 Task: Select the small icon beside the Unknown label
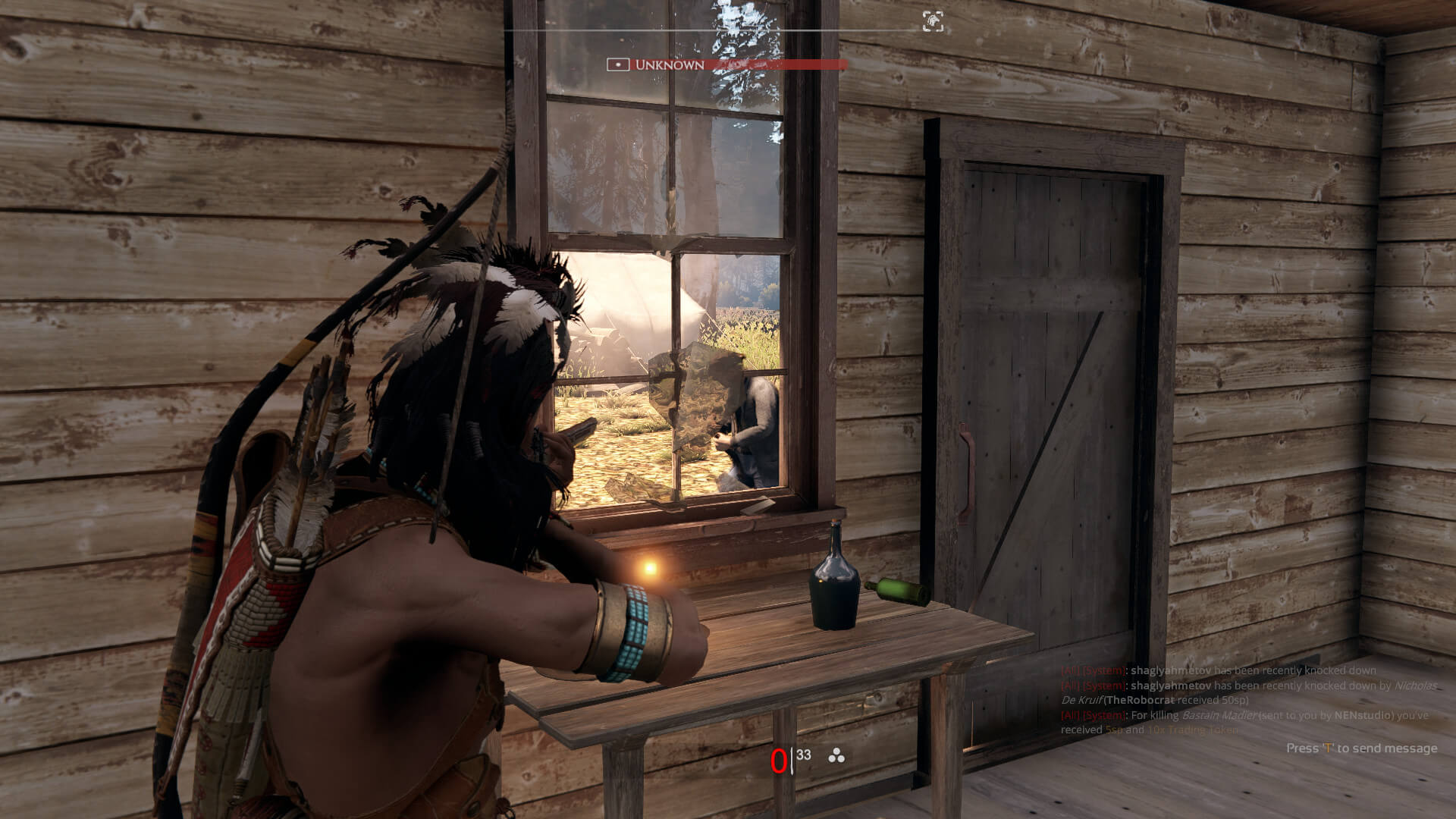click(x=617, y=65)
